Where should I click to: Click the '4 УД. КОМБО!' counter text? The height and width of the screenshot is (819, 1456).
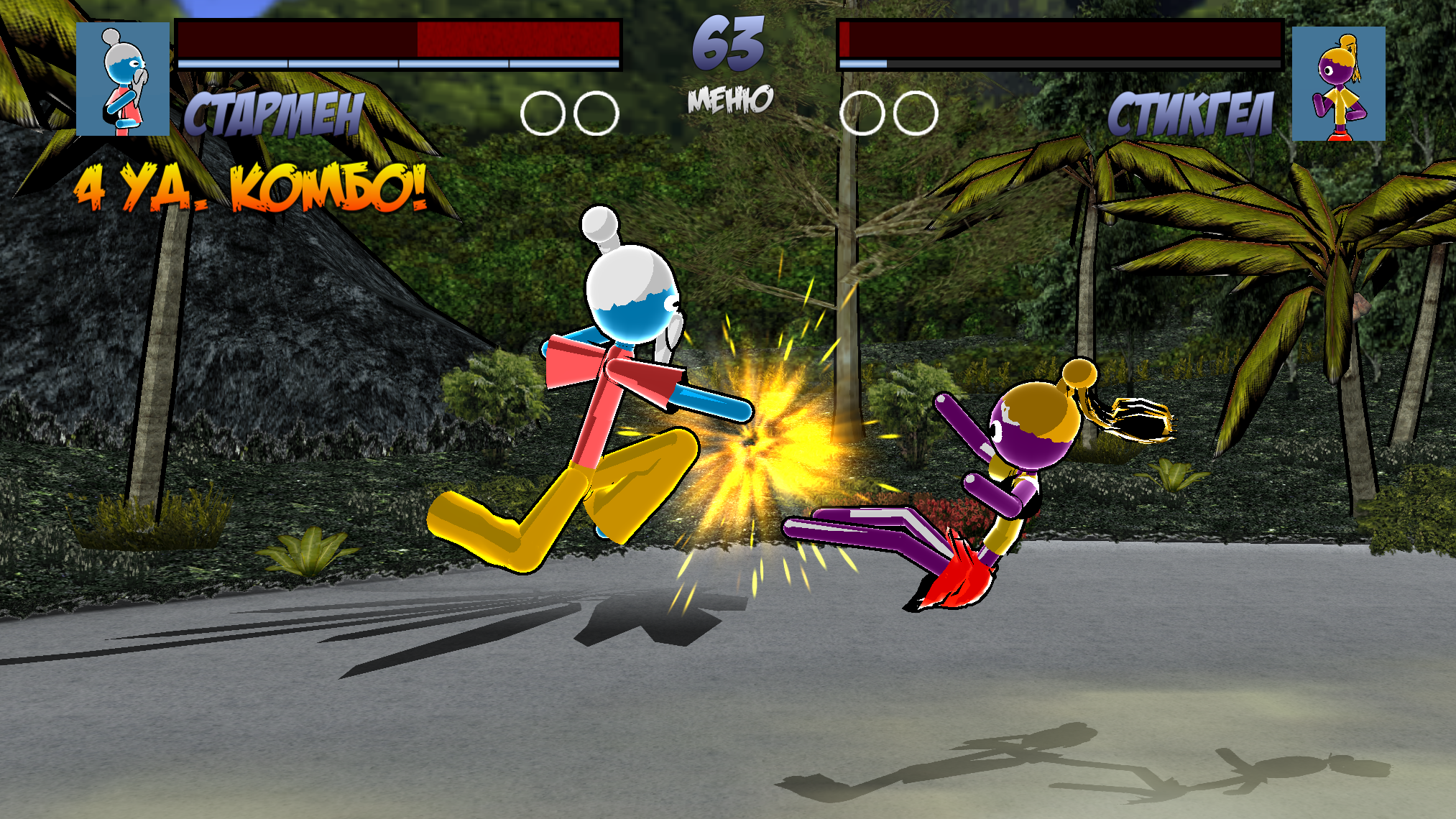coord(250,188)
